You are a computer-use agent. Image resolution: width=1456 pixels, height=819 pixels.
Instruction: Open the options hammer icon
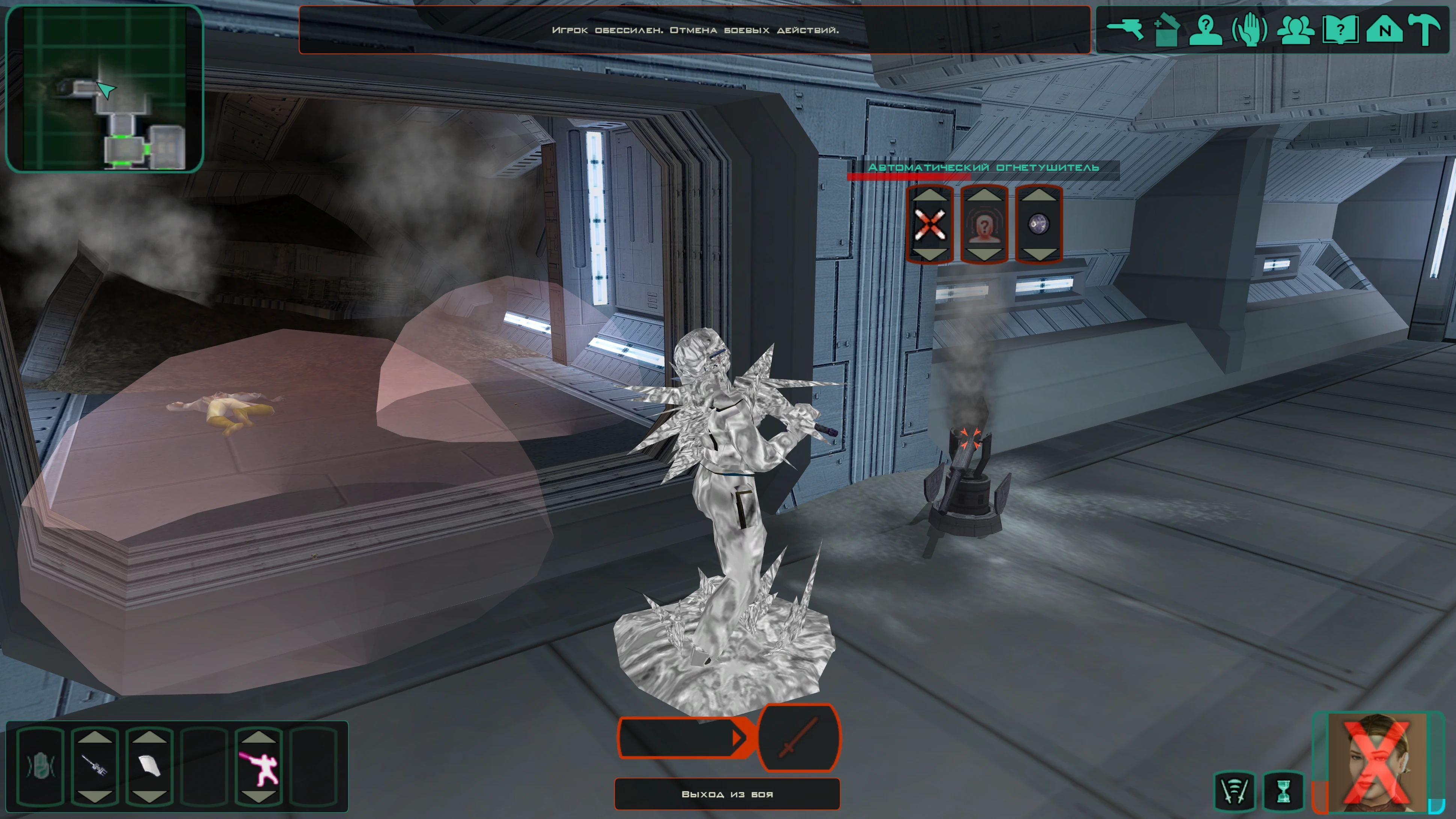click(x=1424, y=29)
